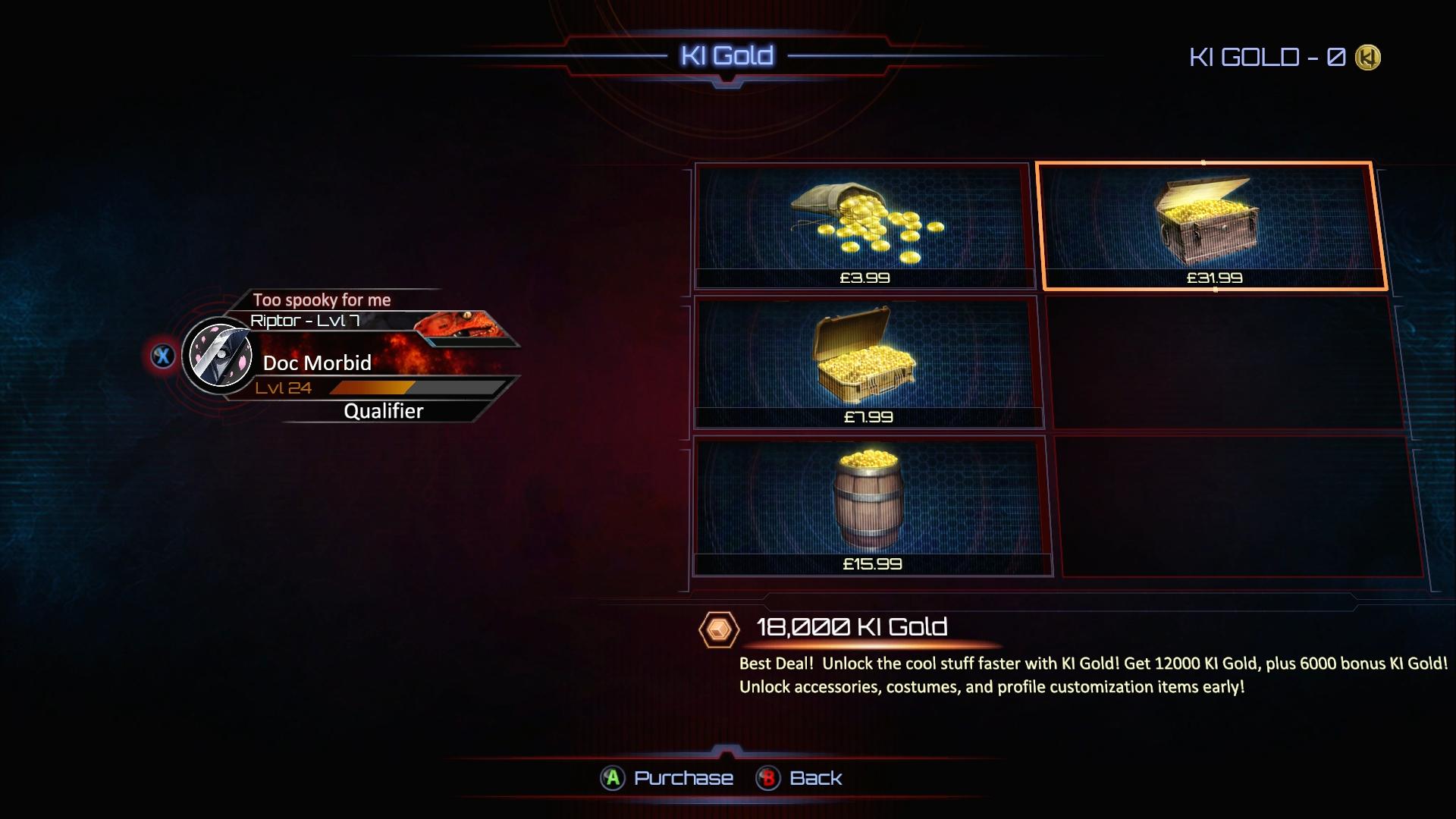Select the £15.99 gold barrel pack
The image size is (1456, 819).
[x=871, y=506]
